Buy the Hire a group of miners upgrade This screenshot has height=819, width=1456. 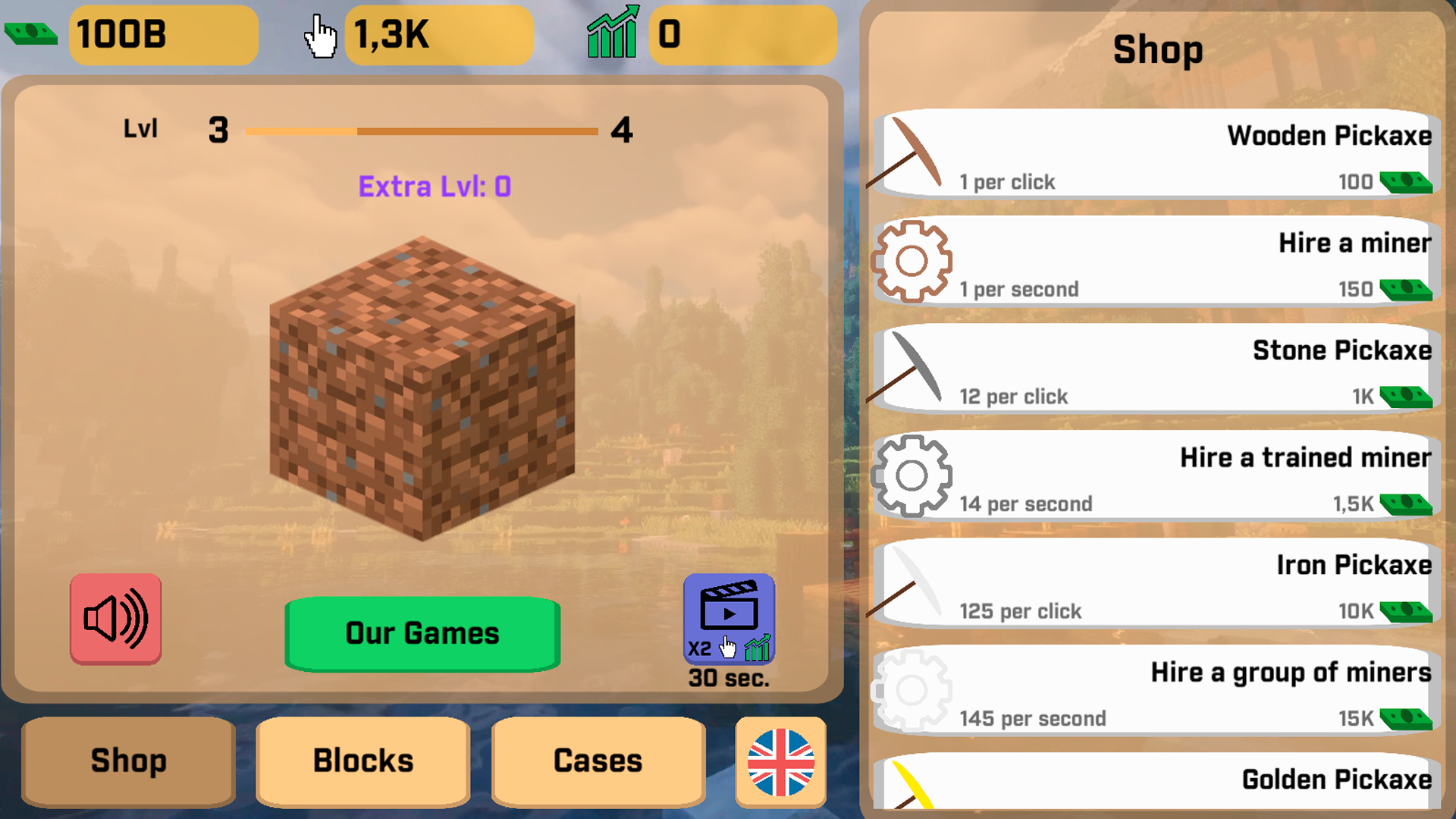click(1153, 689)
